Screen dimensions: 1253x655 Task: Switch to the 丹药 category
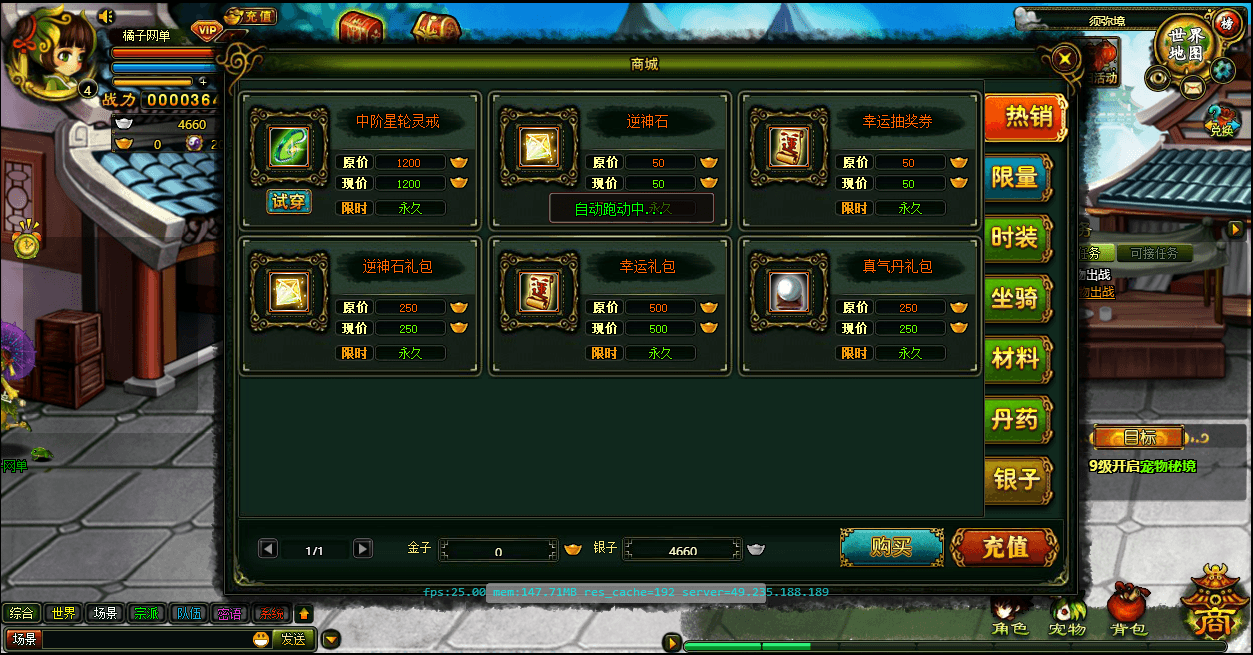click(1017, 418)
